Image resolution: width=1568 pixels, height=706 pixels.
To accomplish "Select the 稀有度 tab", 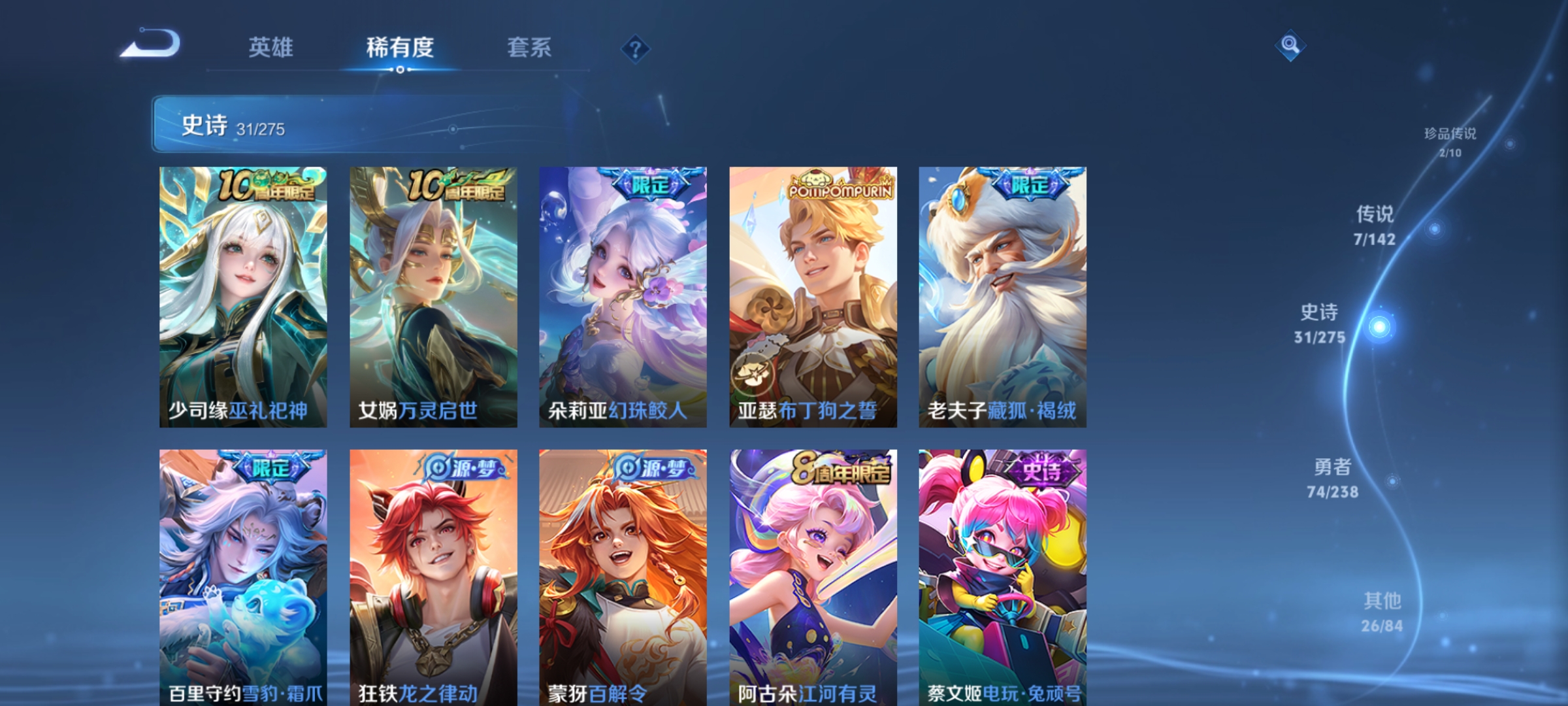I will [x=400, y=47].
